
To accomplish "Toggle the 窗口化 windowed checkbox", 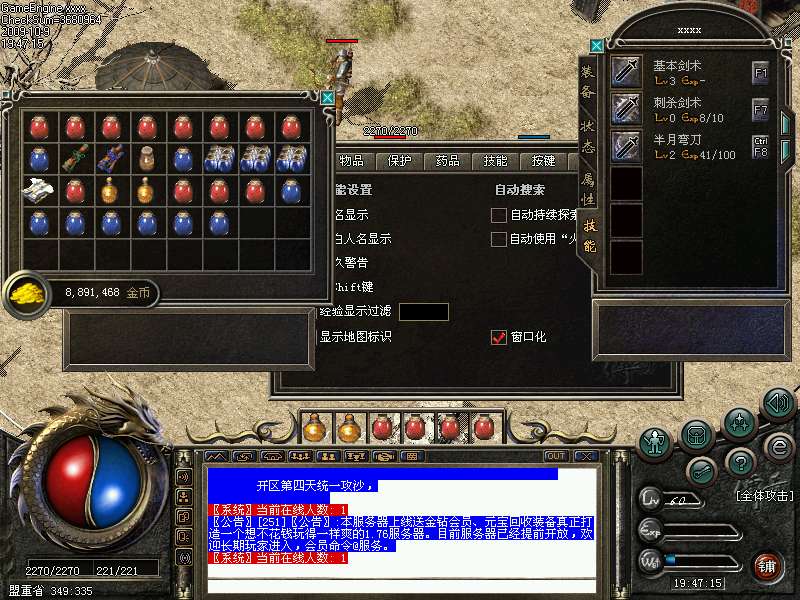I will click(x=499, y=338).
